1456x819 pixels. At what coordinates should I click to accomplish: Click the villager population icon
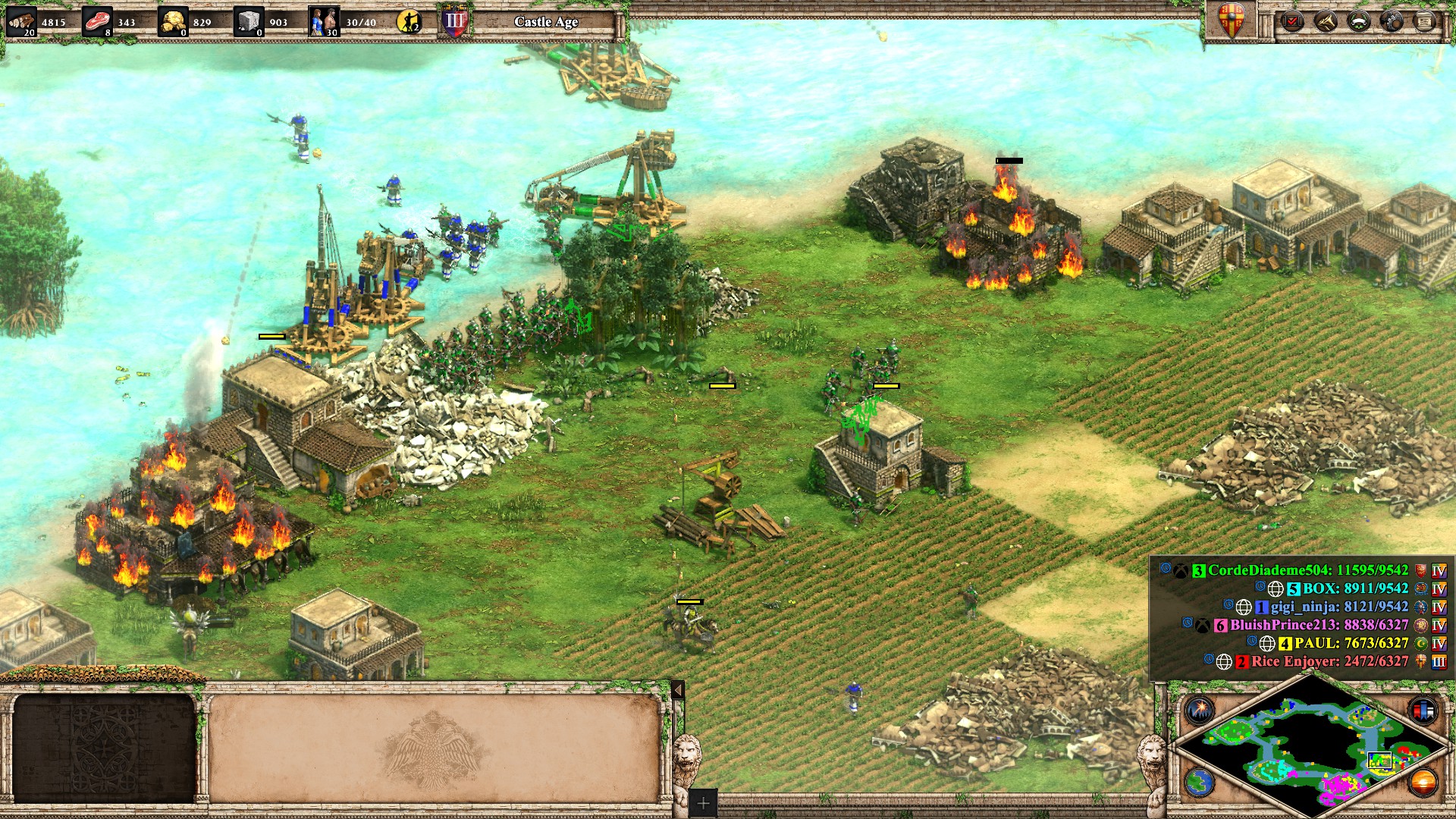coord(324,22)
